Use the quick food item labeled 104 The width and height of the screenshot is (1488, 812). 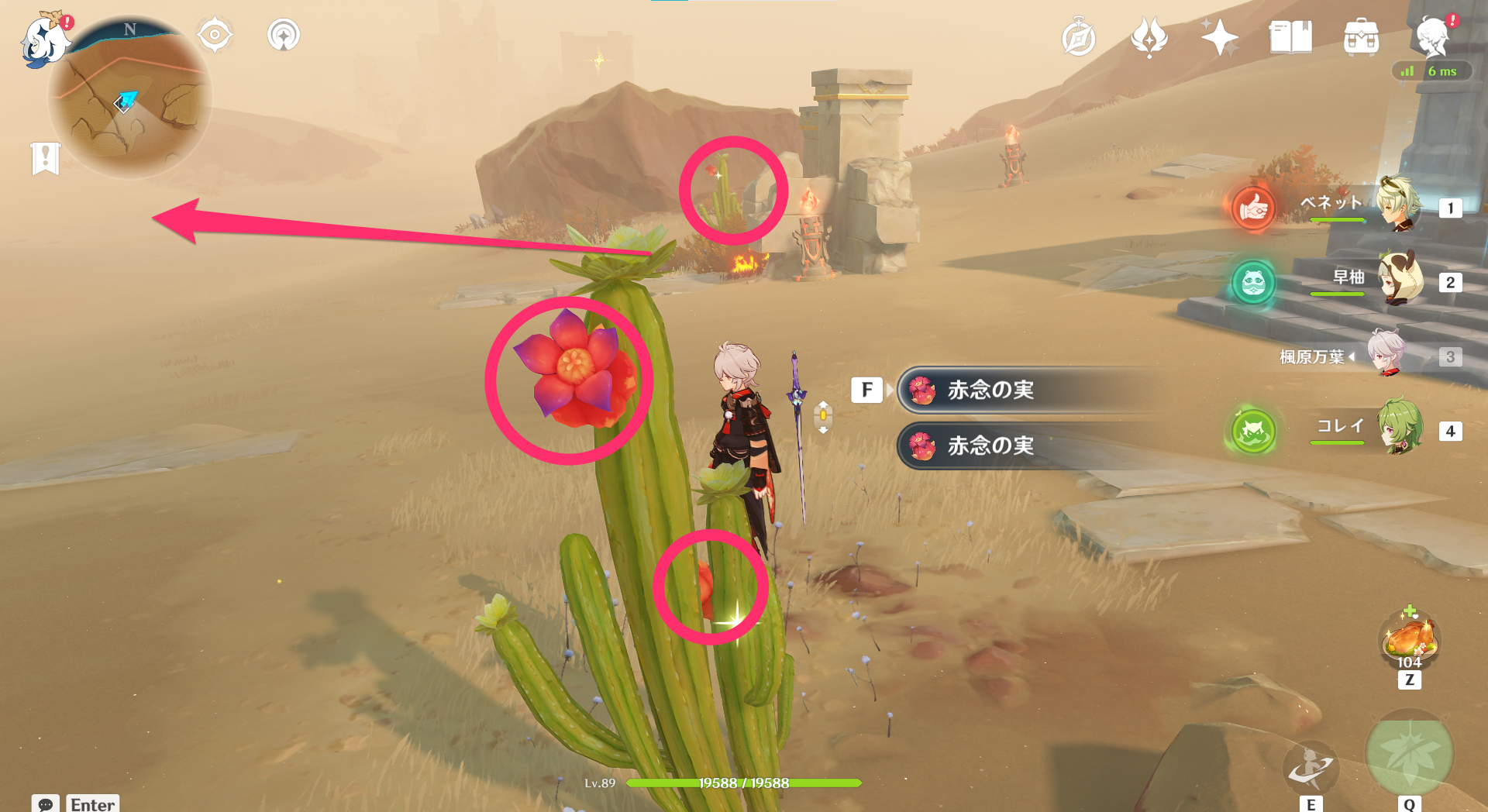click(x=1410, y=640)
